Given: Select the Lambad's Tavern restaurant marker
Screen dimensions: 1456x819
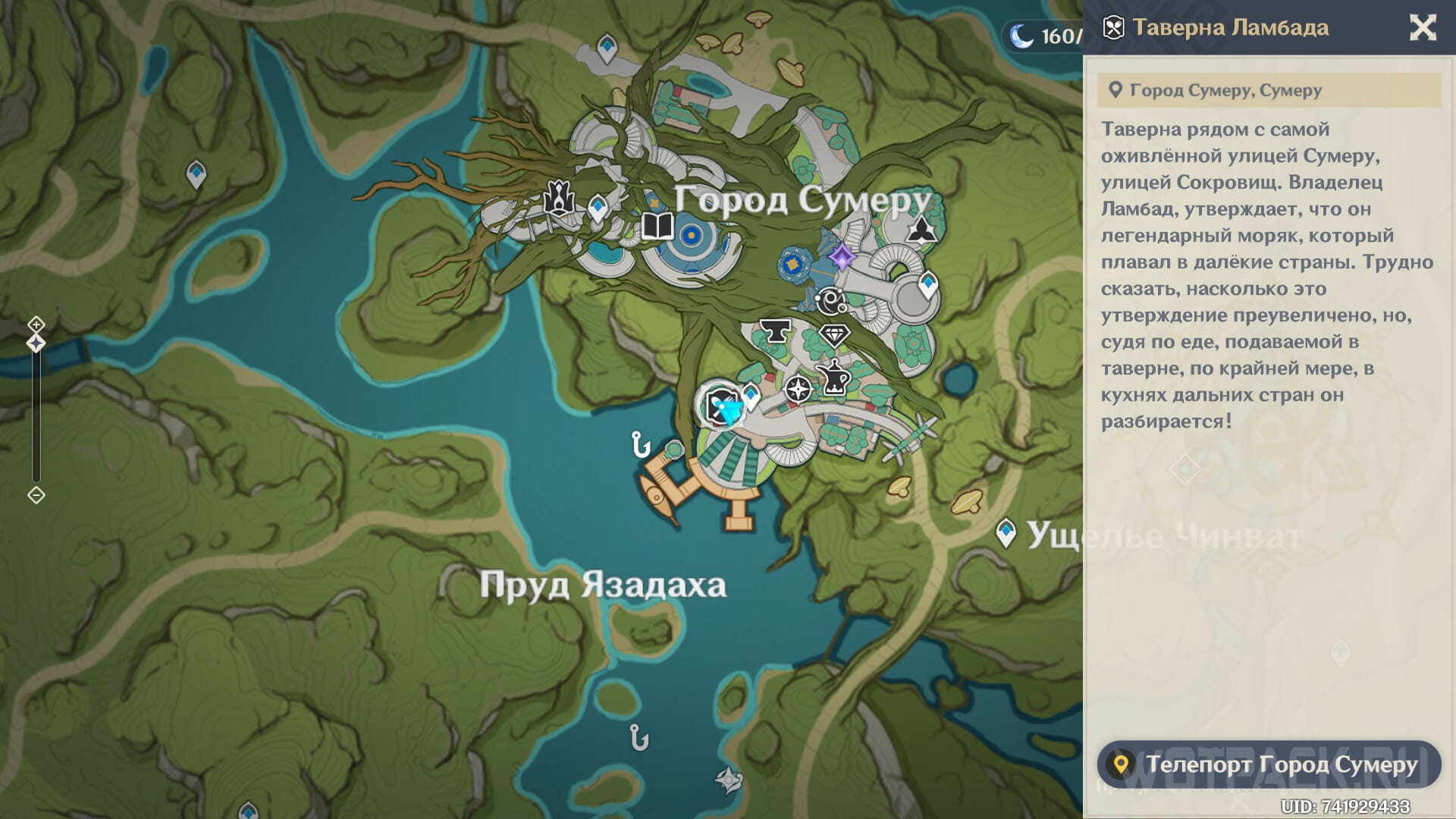Looking at the screenshot, I should [720, 406].
